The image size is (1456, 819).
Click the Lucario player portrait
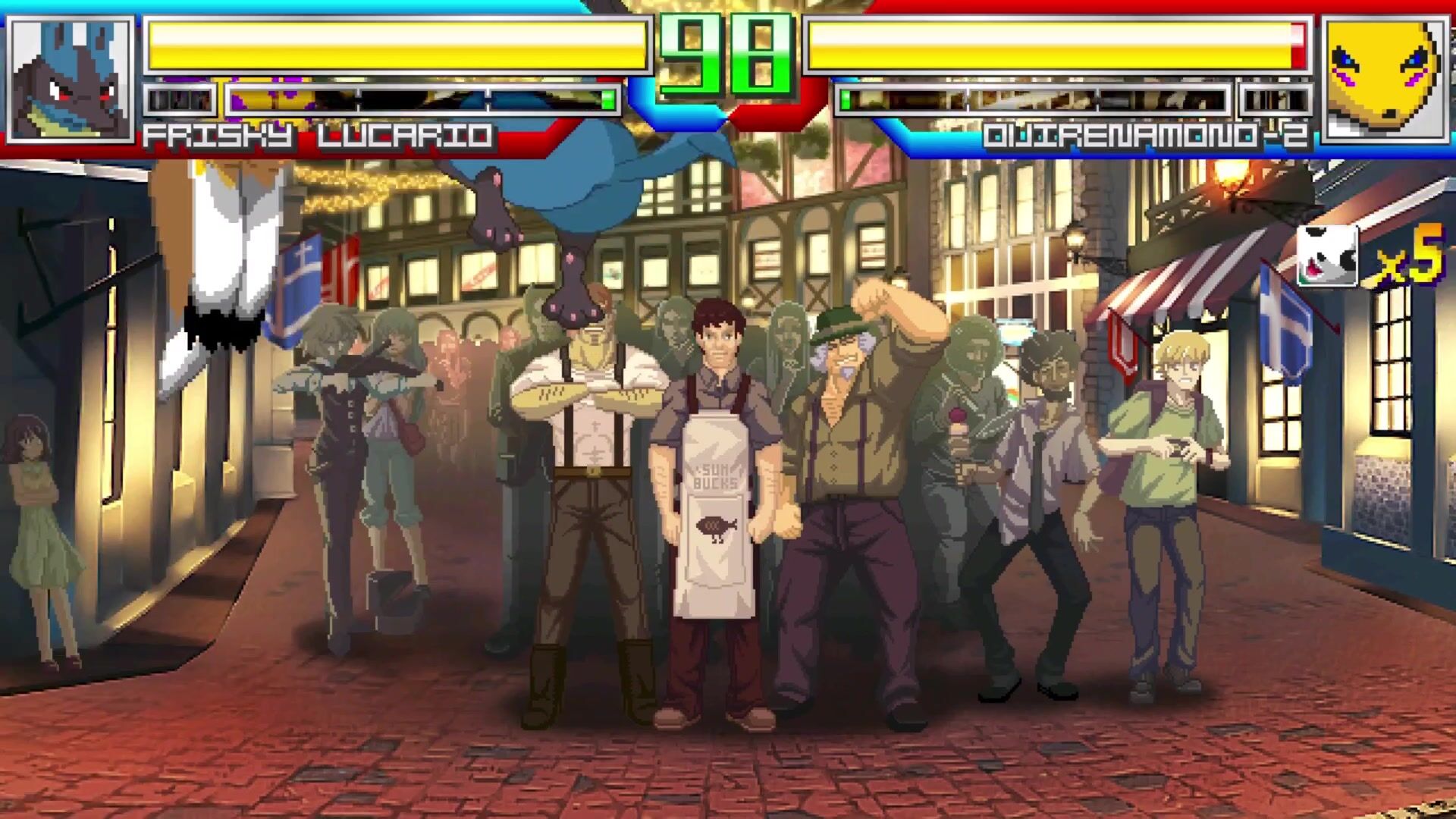71,80
